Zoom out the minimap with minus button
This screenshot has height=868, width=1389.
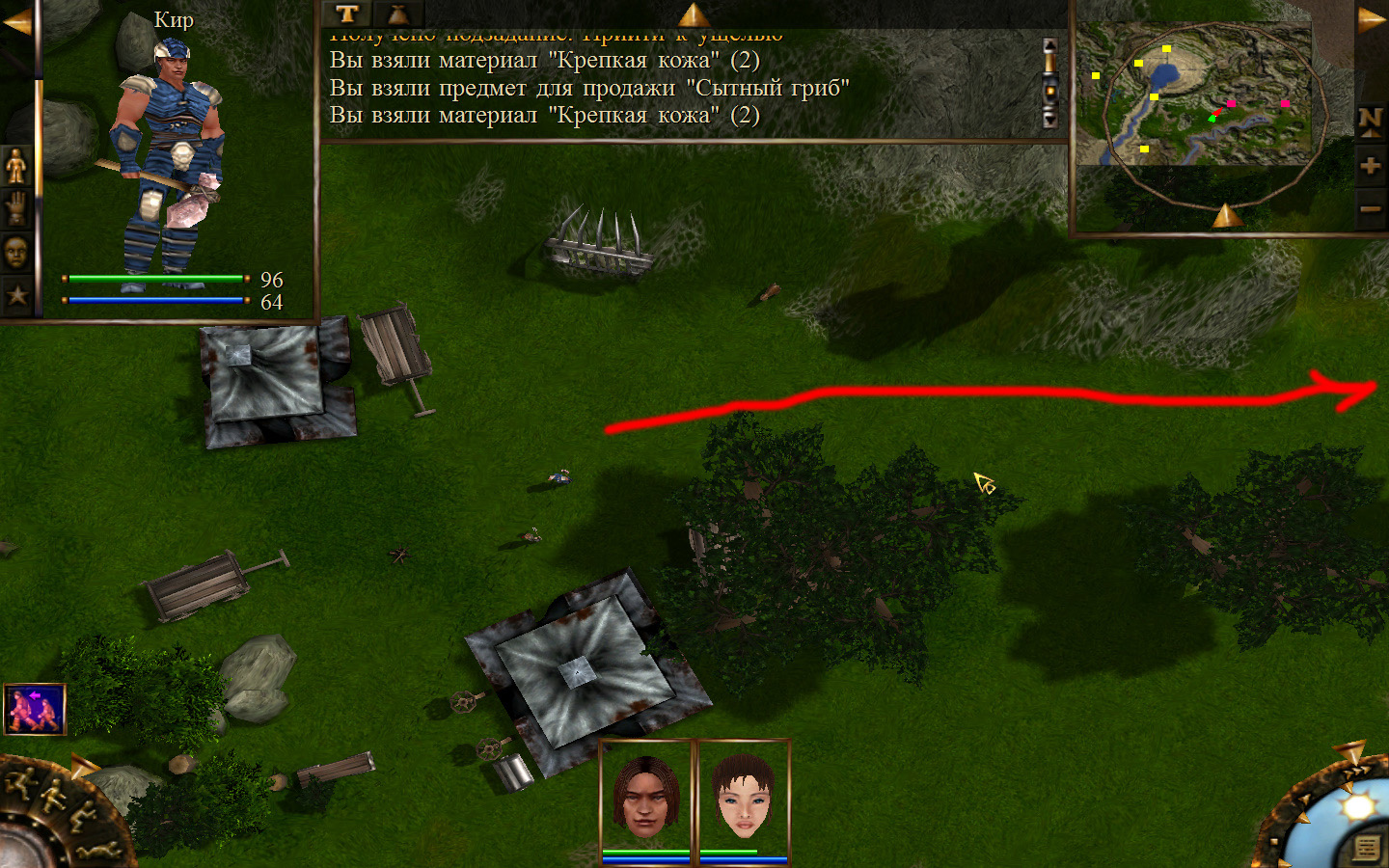click(x=1370, y=208)
